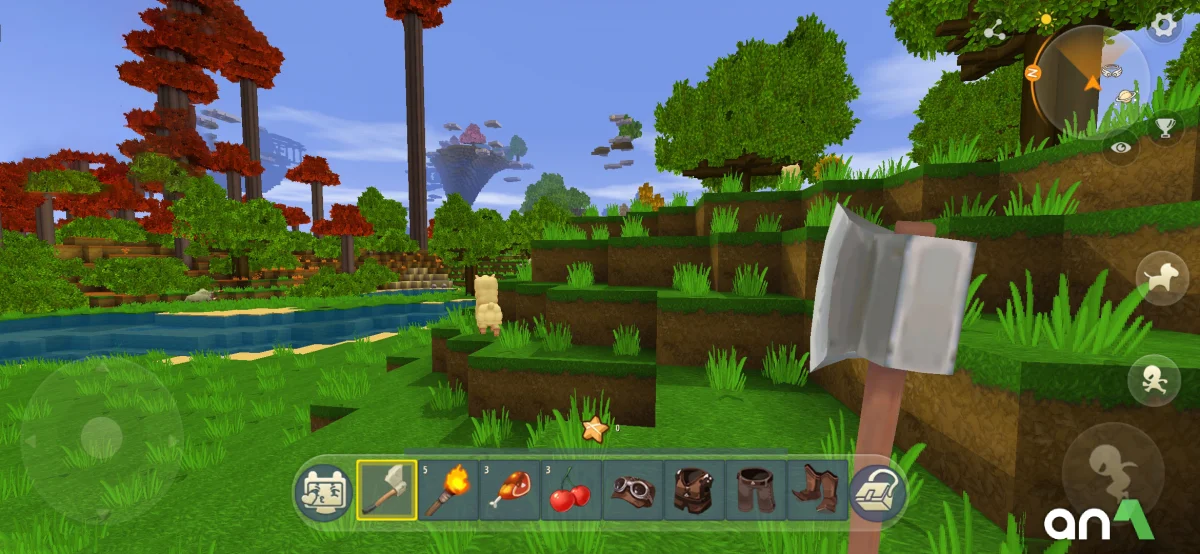The image size is (1200, 554).
Task: Open the backpack inventory chest button
Action: click(x=877, y=491)
